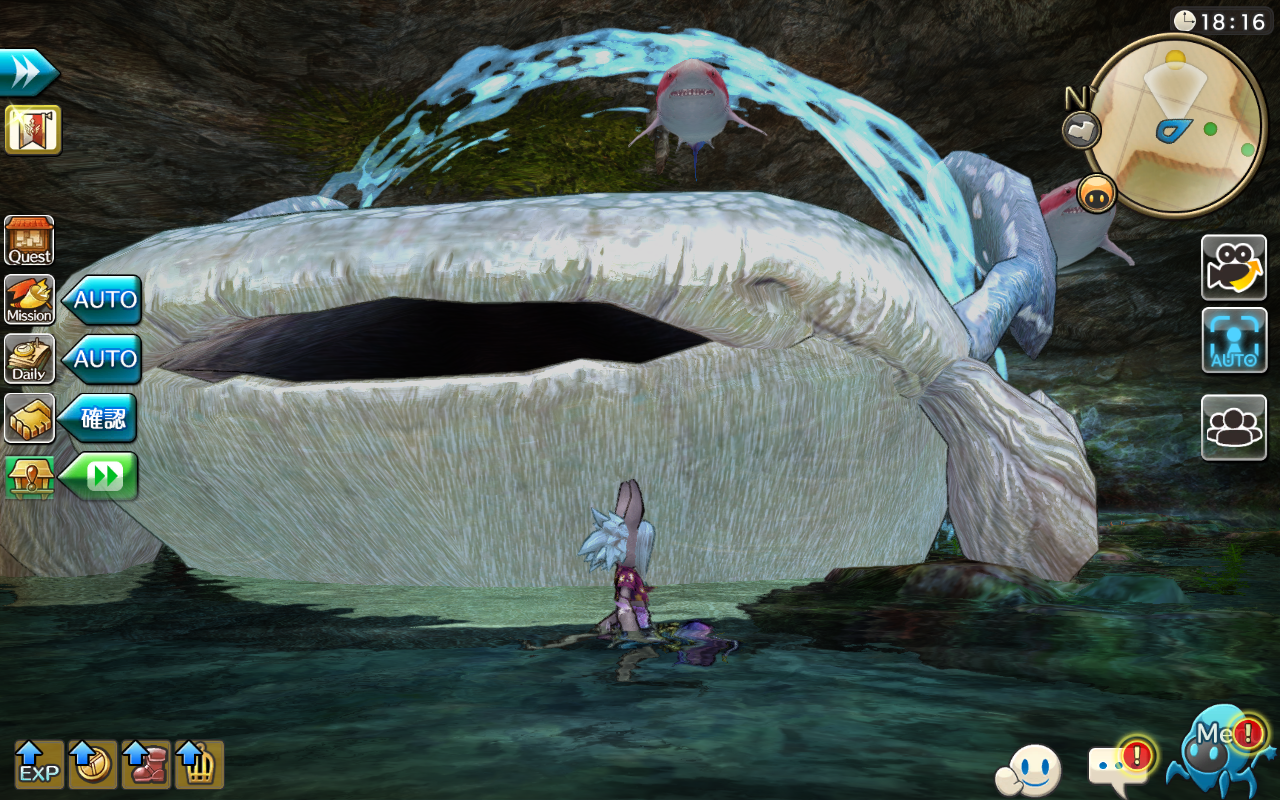
Task: Click the green fast-forward arrow button
Action: pos(101,477)
